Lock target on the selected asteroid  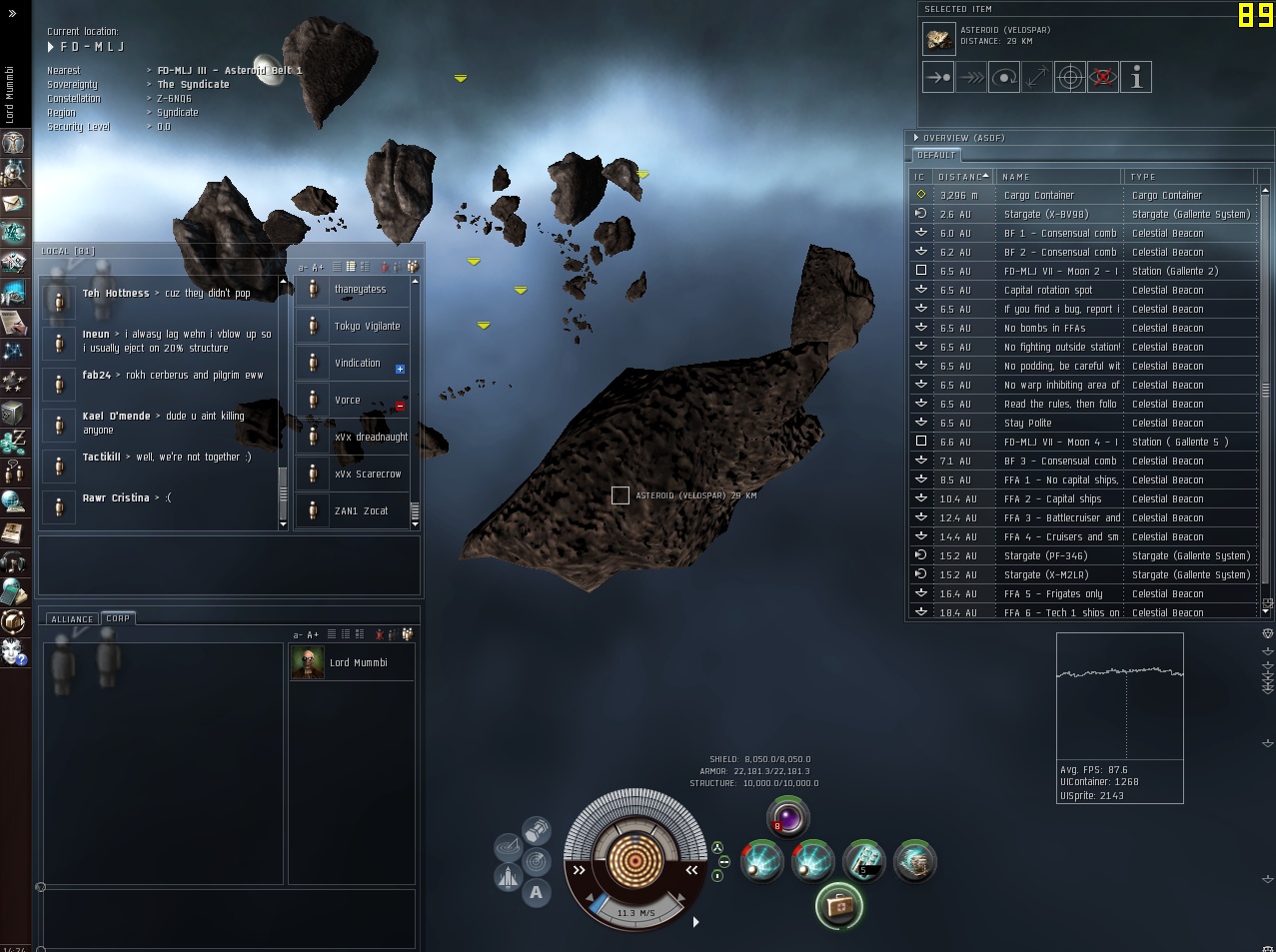(1070, 77)
